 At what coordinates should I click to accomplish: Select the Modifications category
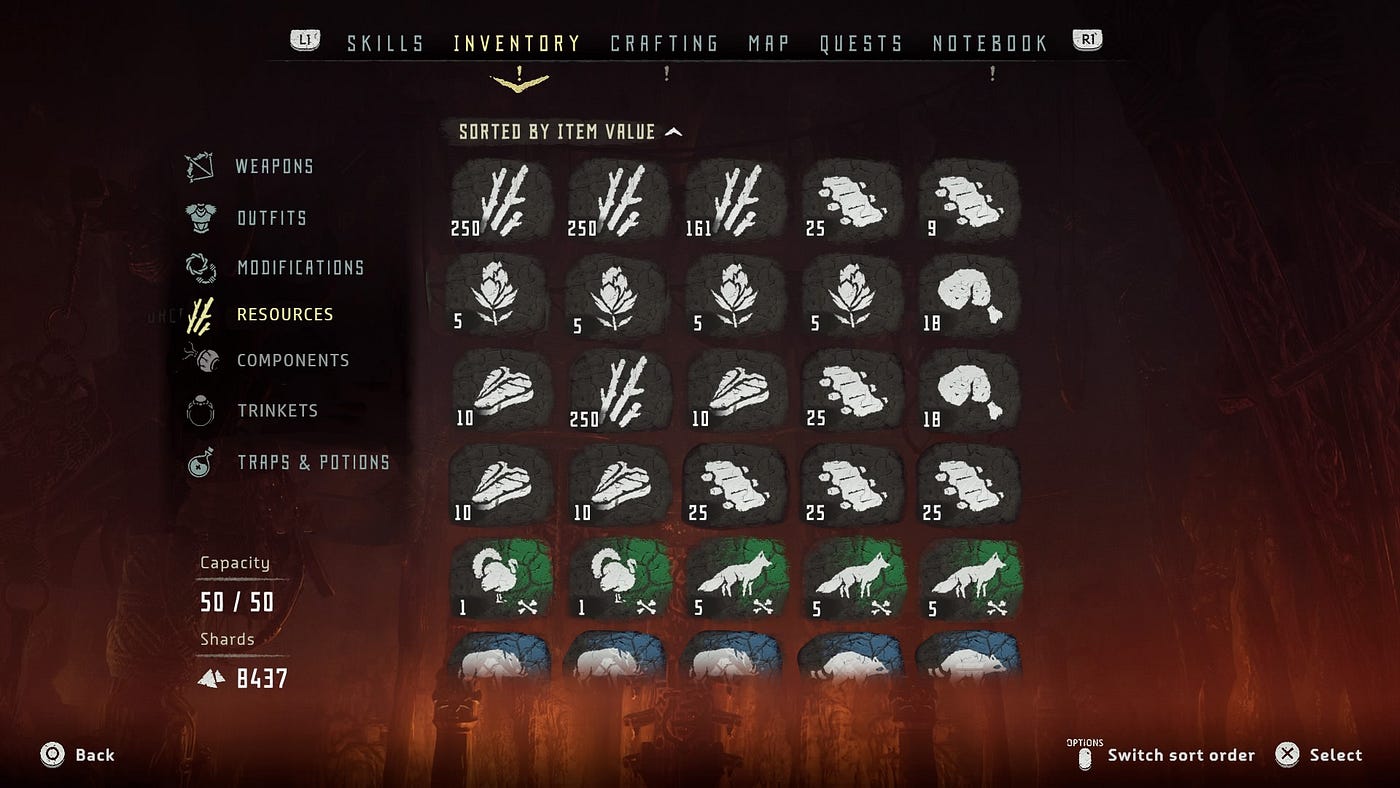(300, 268)
